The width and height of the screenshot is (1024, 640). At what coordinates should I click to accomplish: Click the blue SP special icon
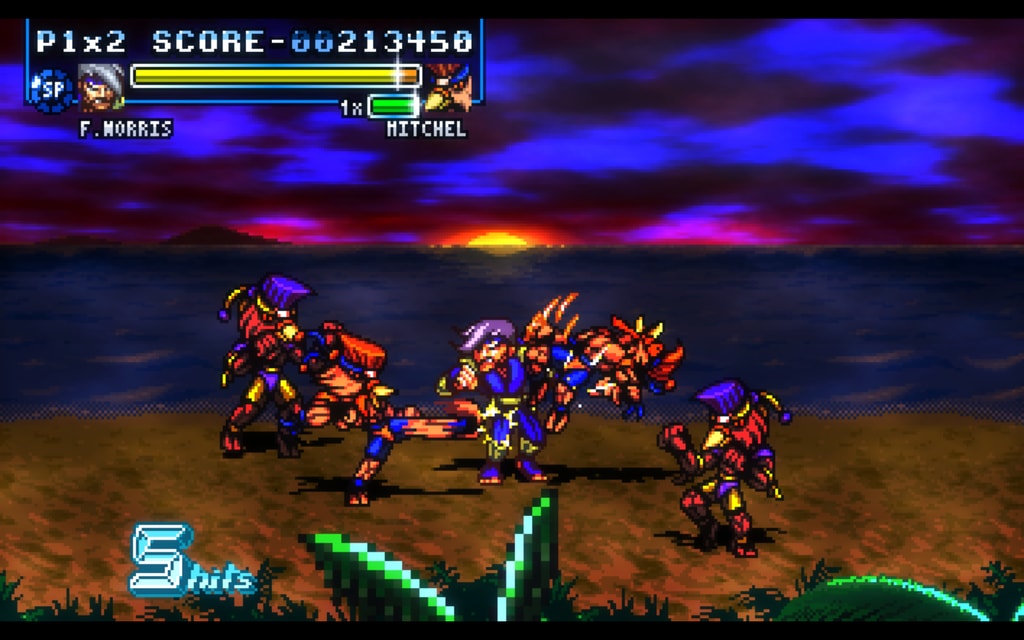pyautogui.click(x=51, y=89)
